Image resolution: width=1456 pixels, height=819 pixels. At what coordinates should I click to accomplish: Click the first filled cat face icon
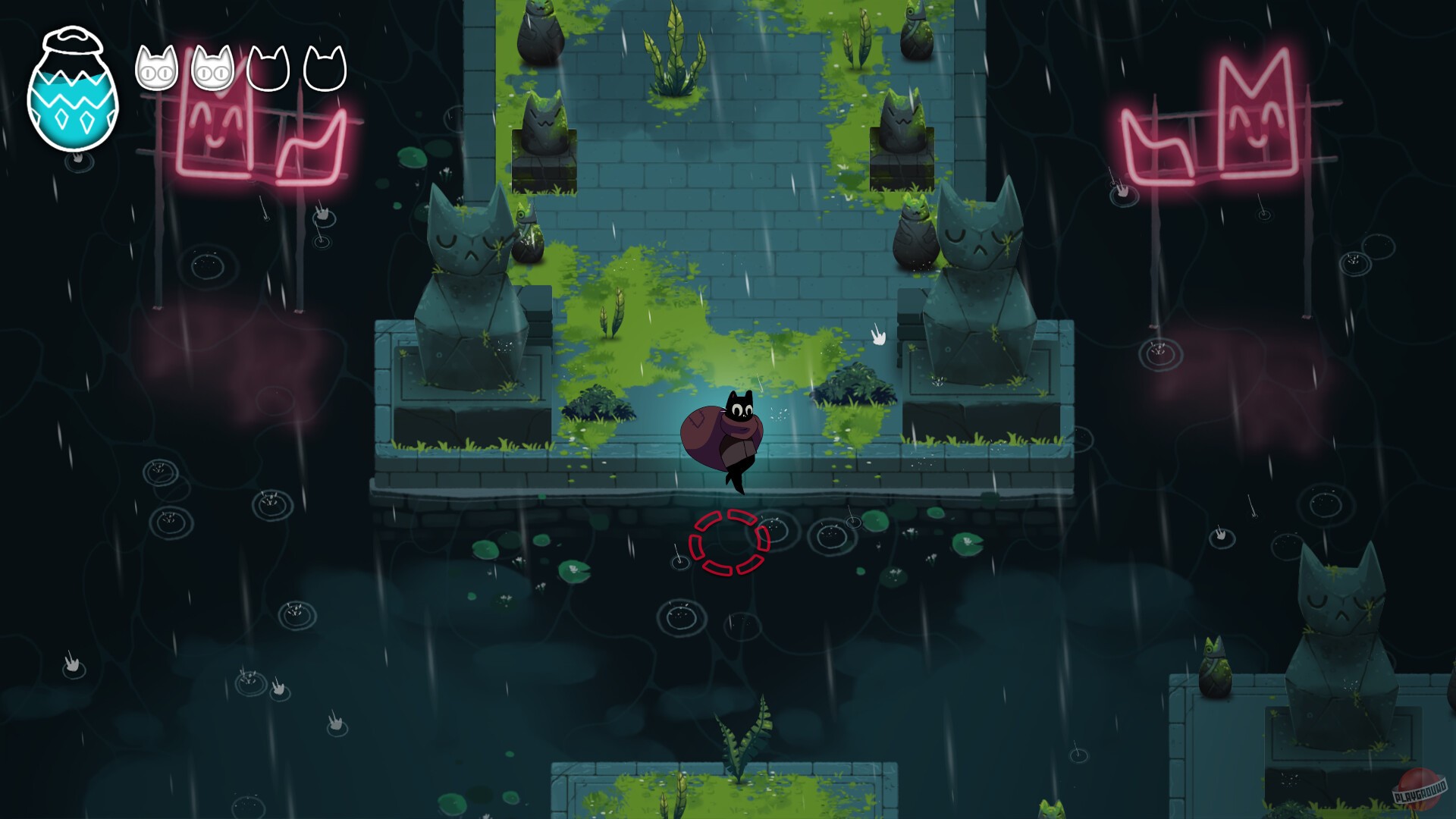tap(157, 68)
